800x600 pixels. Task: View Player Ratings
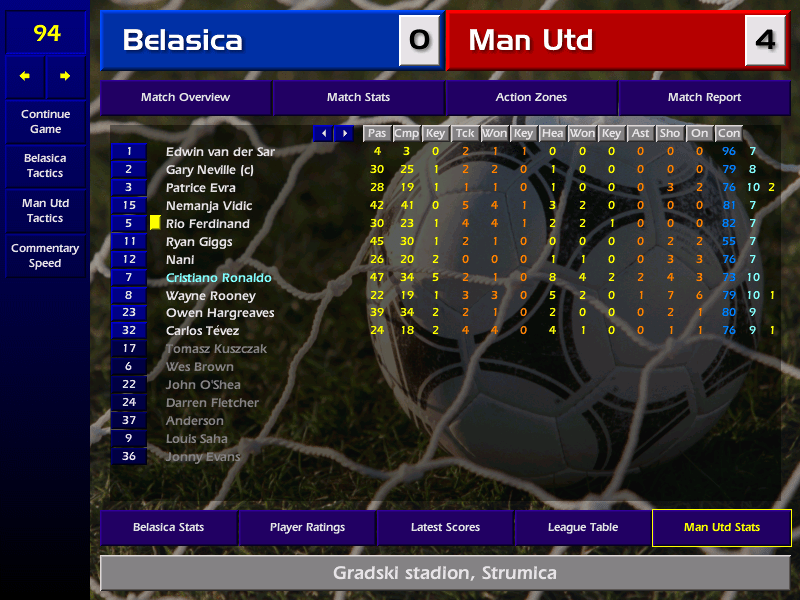[307, 528]
